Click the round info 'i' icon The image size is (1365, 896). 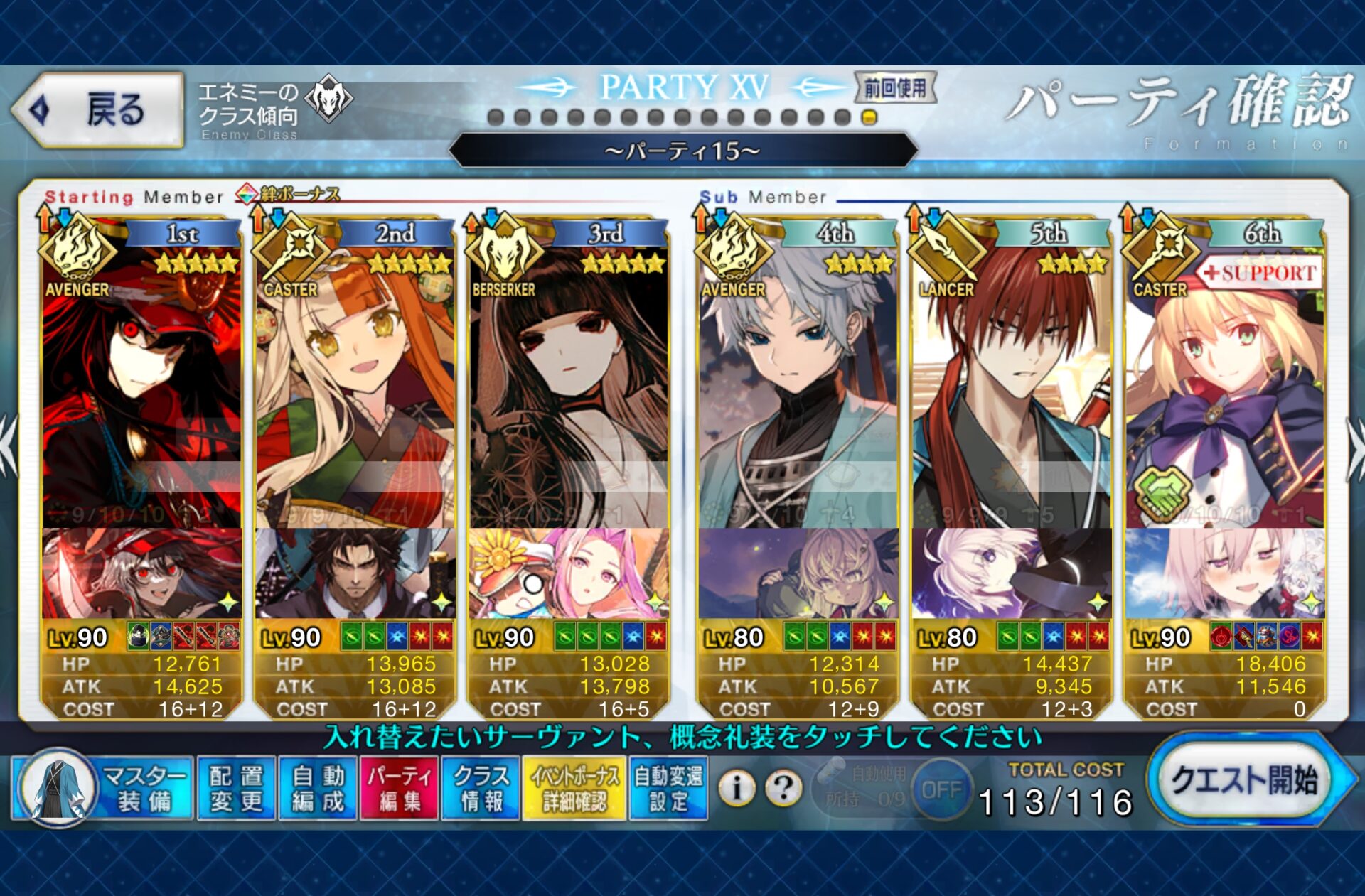click(x=737, y=787)
